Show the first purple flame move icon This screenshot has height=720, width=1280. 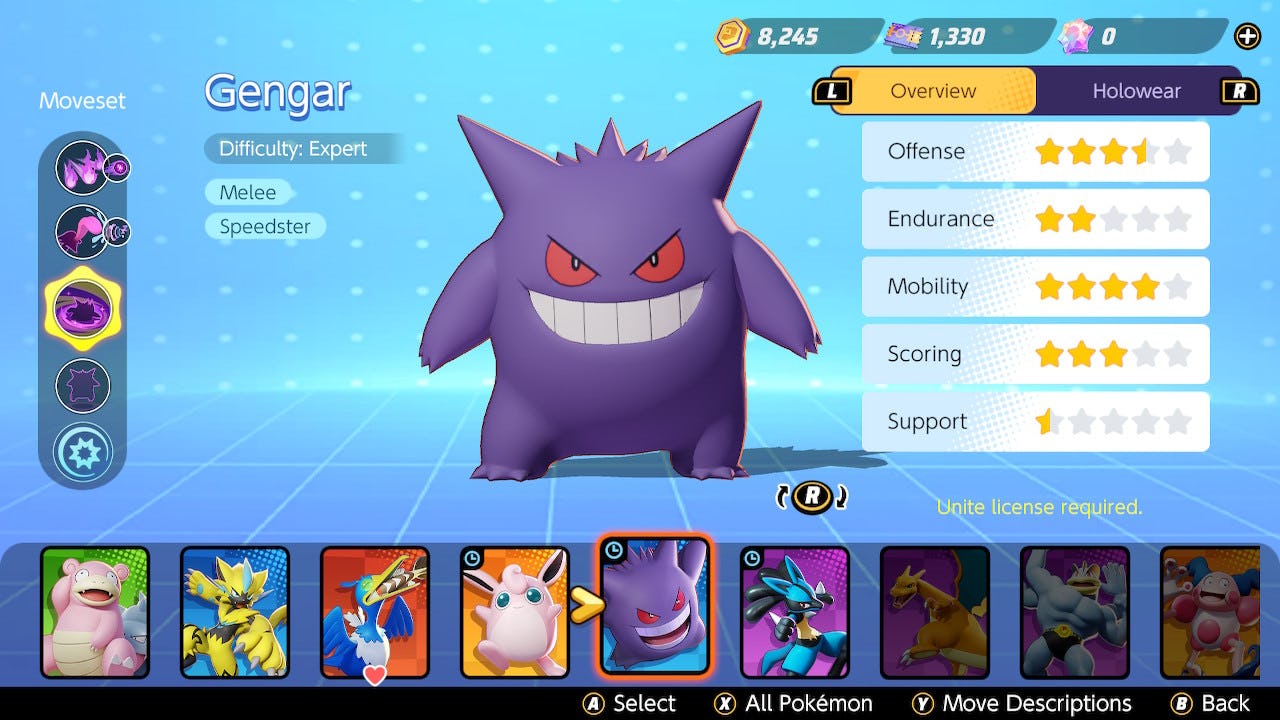pos(82,167)
